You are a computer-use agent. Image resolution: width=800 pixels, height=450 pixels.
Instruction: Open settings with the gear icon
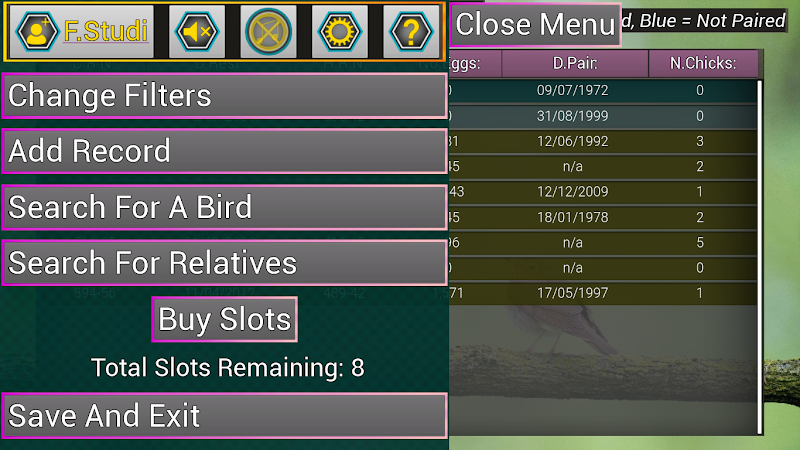339,32
